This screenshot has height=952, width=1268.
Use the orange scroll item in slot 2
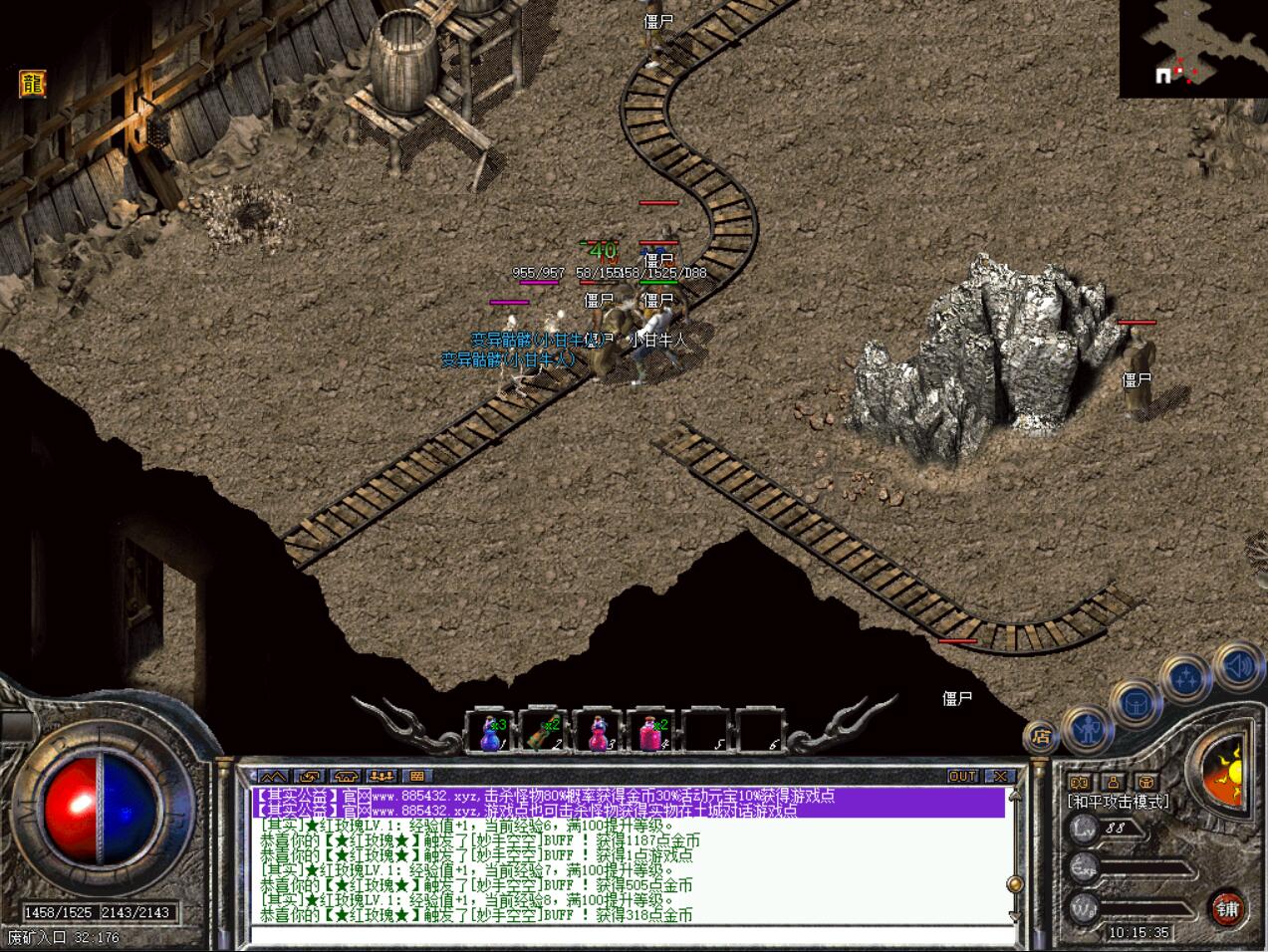(544, 733)
